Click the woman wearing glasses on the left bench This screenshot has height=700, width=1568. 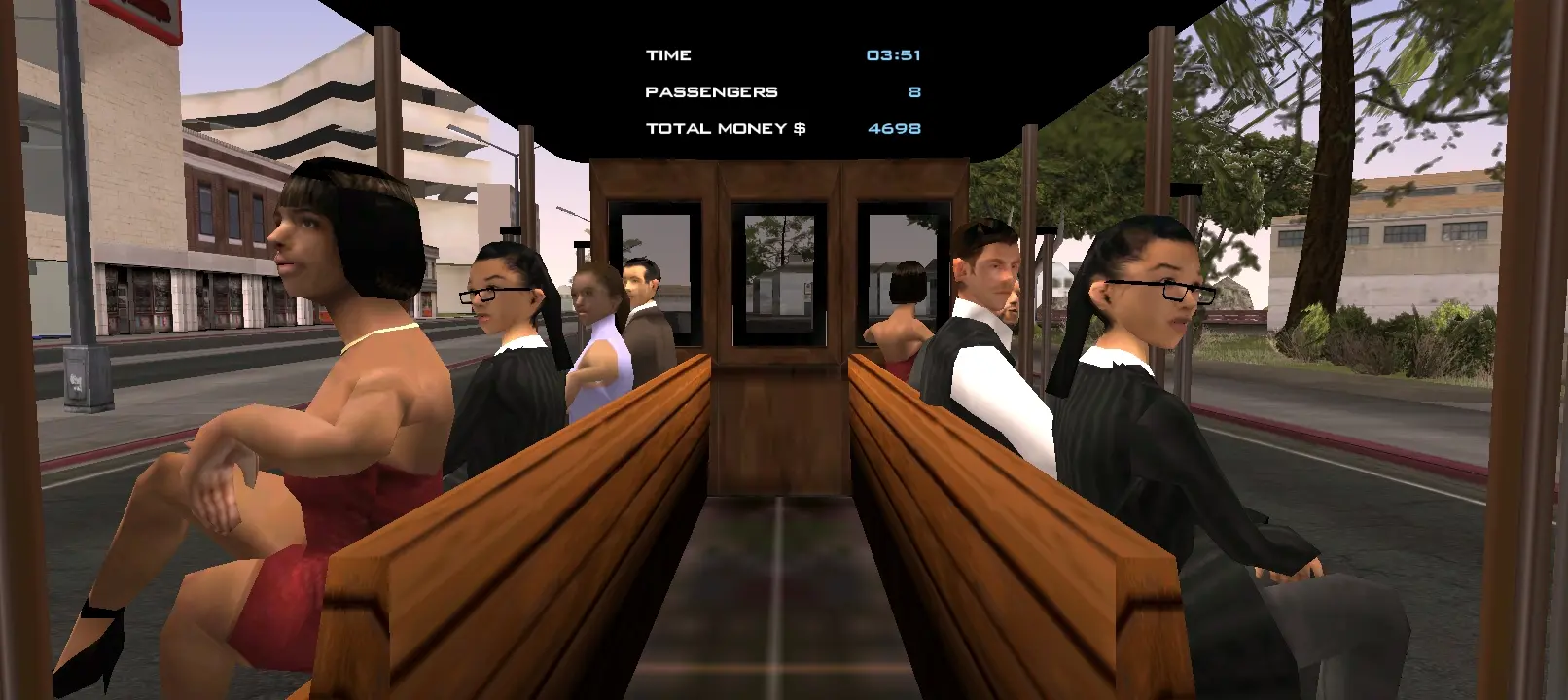point(496,301)
